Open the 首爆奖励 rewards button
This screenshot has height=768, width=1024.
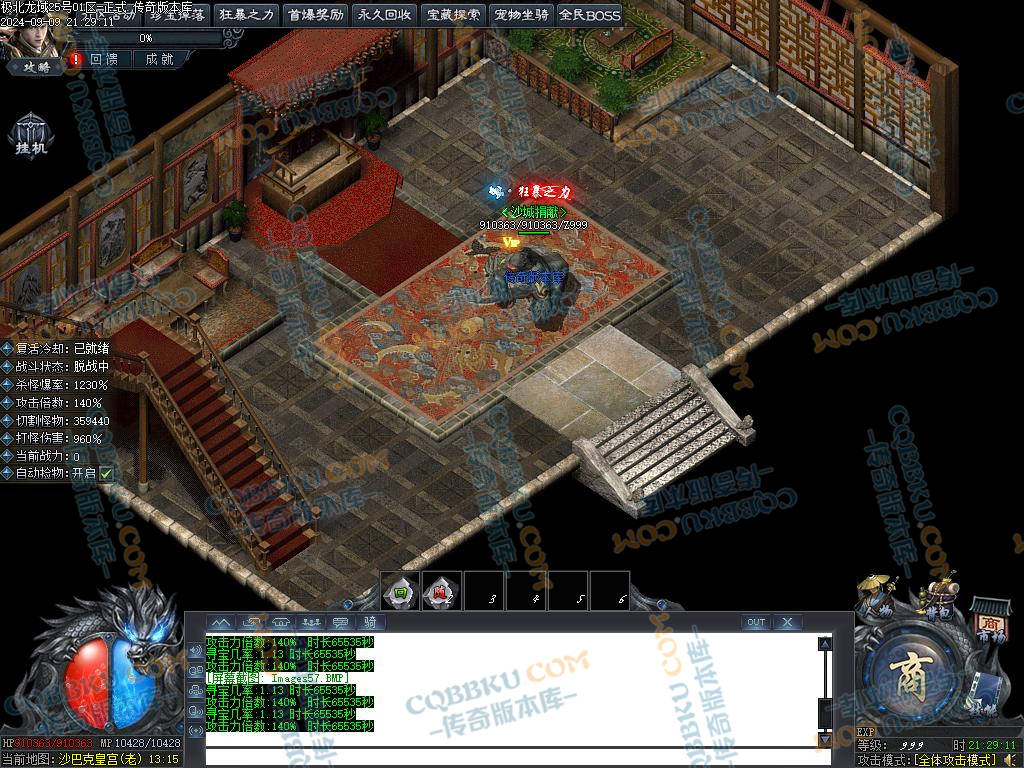click(x=315, y=15)
